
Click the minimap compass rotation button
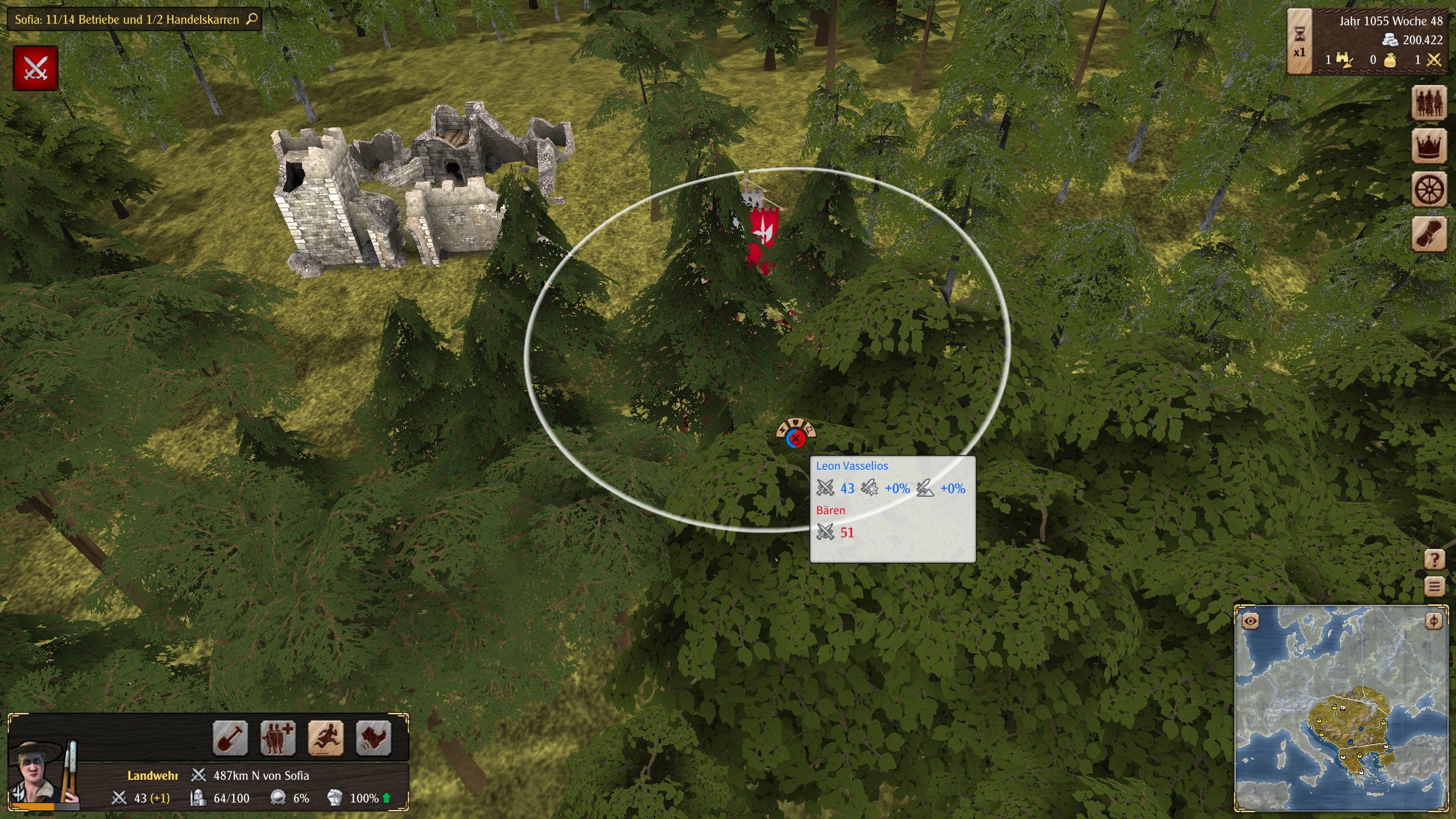pos(1433,621)
